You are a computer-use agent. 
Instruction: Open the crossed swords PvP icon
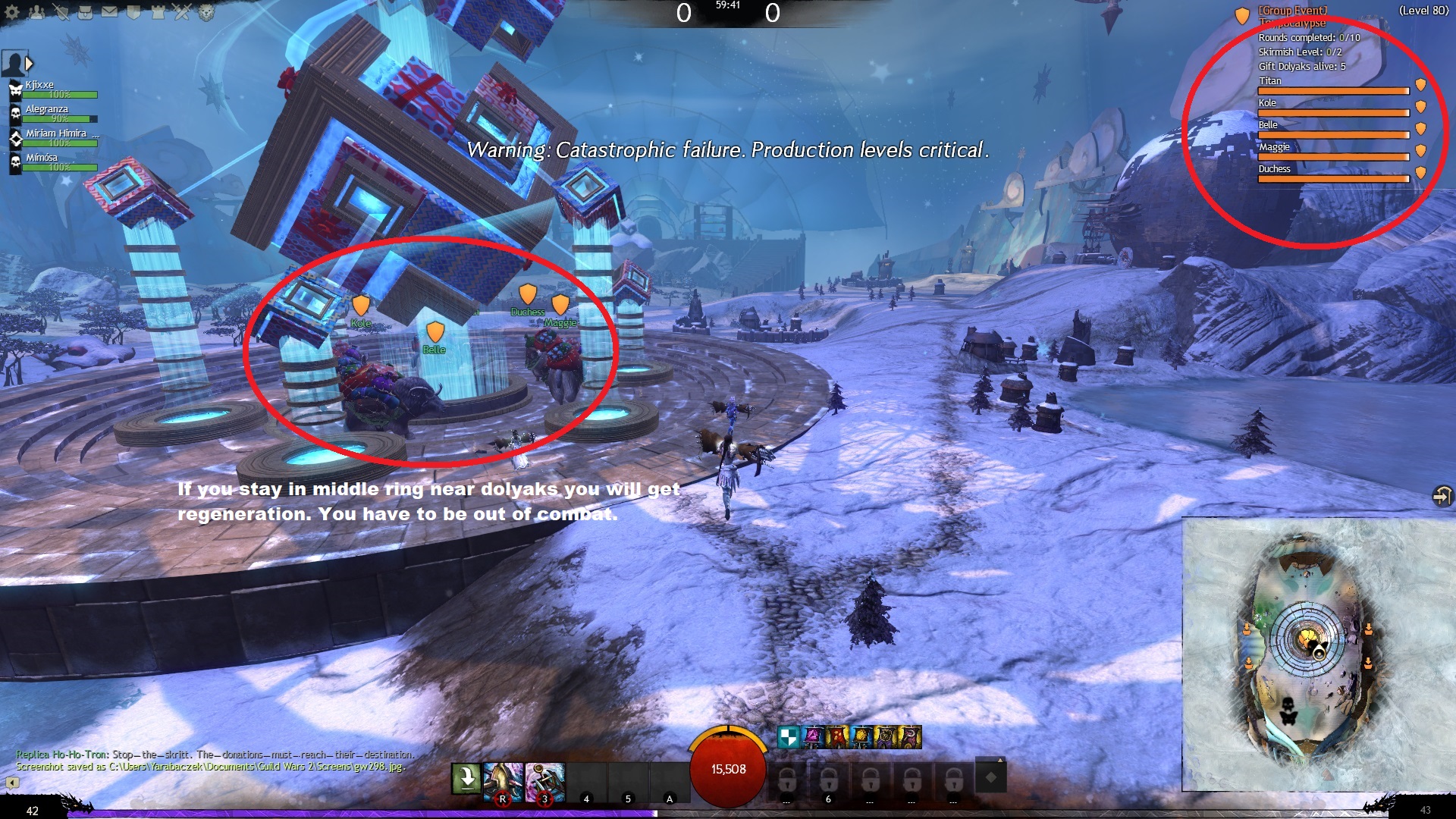tap(182, 11)
